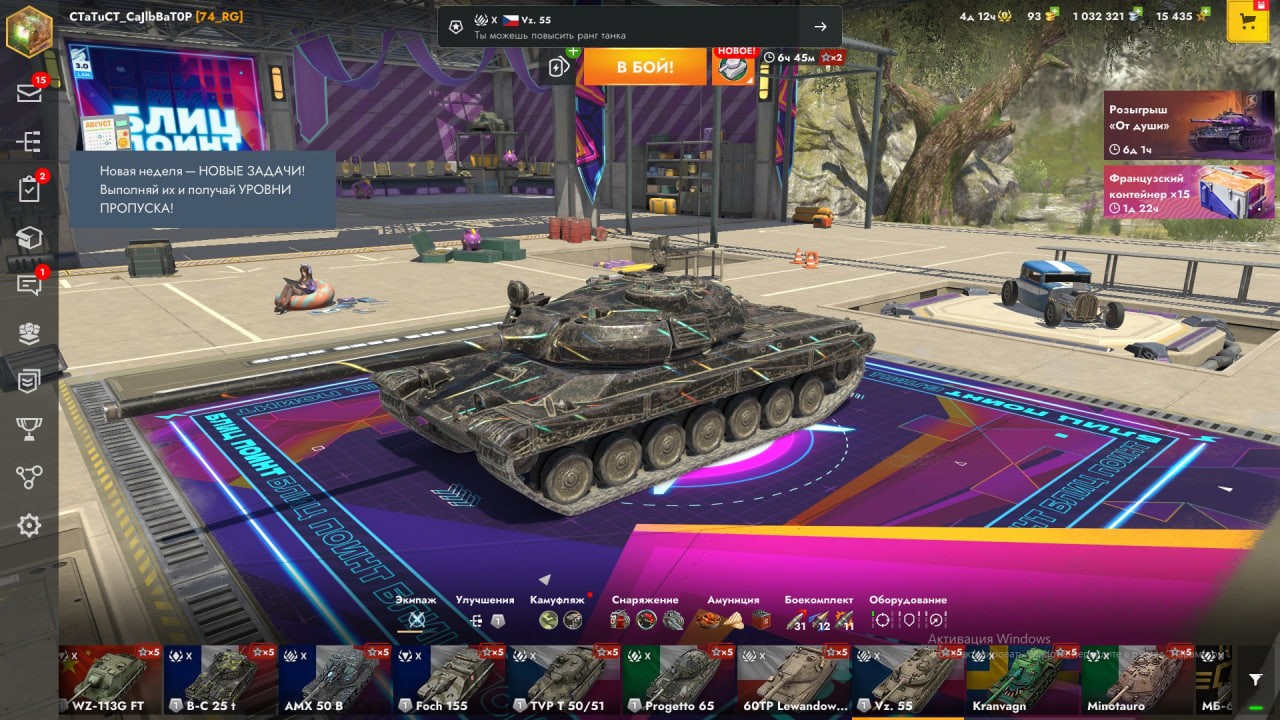The height and width of the screenshot is (720, 1280).
Task: Open the player profile avatar
Action: tap(29, 30)
